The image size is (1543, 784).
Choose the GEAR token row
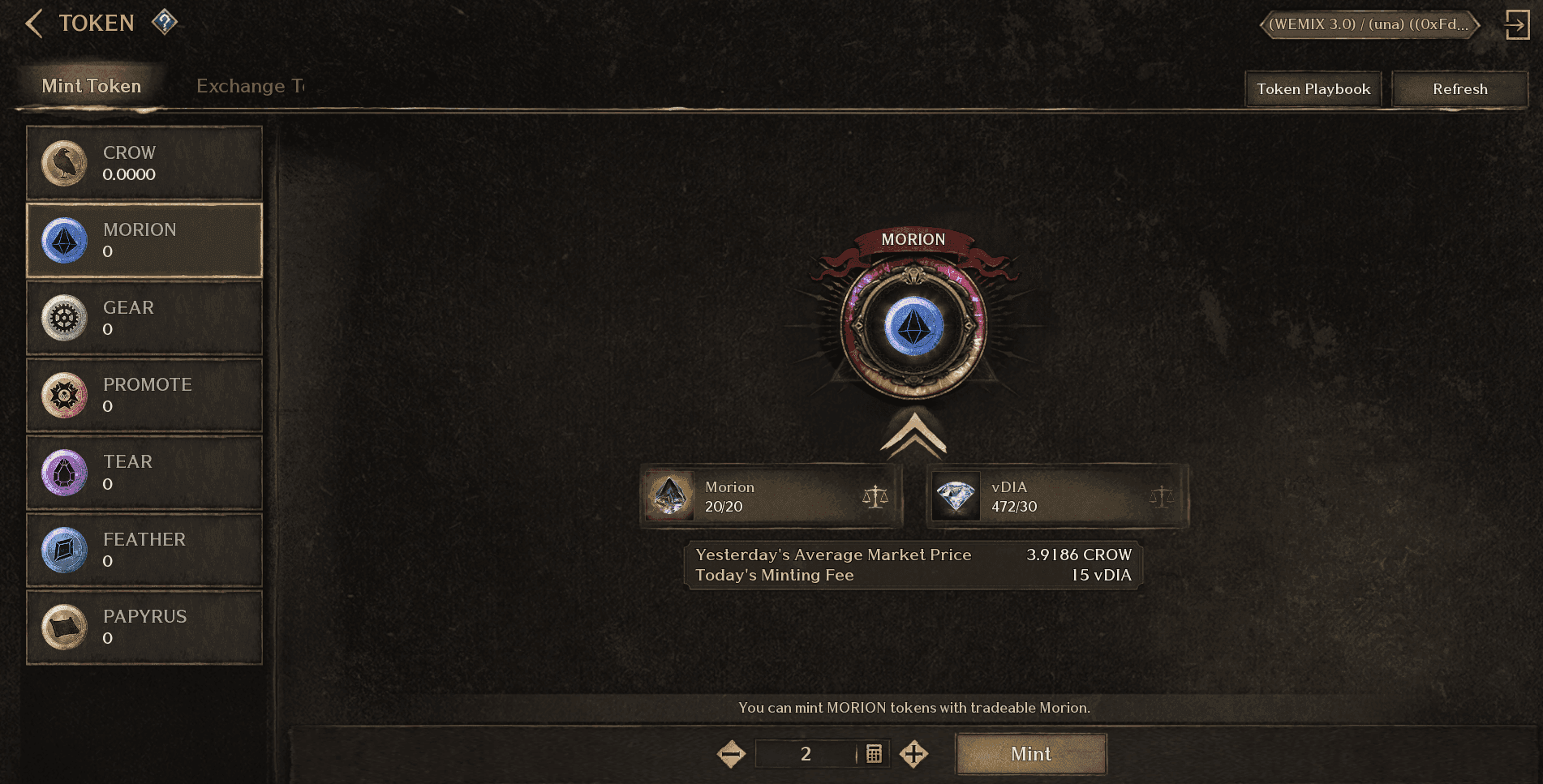tap(144, 318)
